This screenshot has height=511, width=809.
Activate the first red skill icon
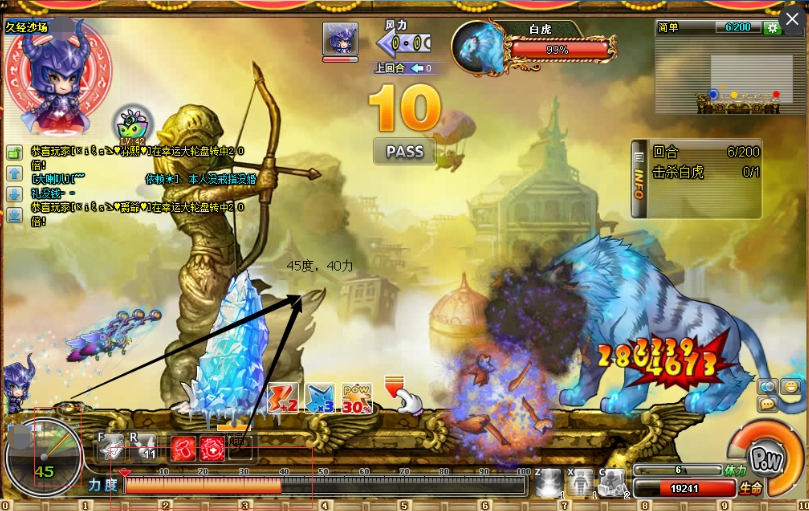tap(182, 448)
